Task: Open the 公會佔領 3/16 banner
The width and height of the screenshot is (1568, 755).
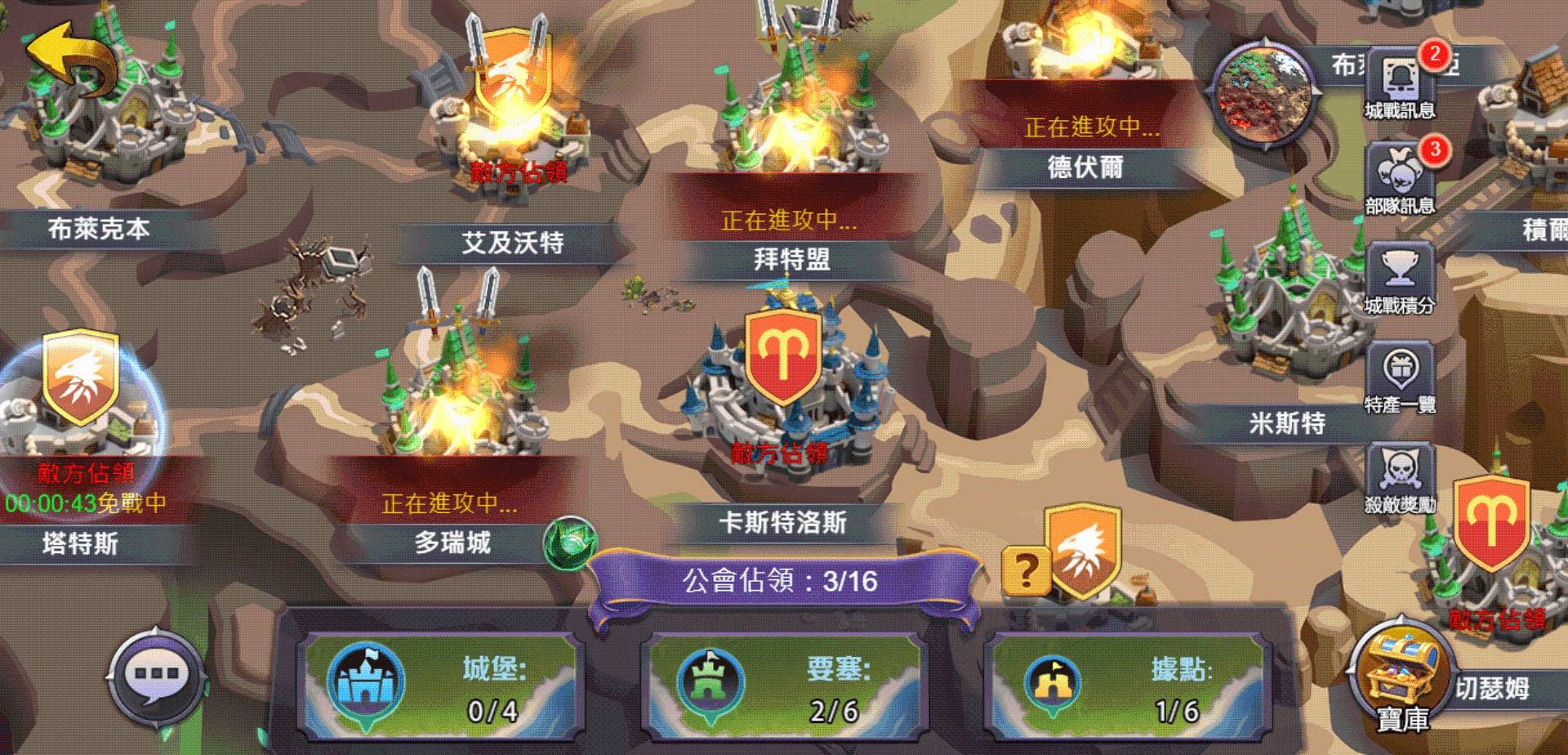Action: [782, 580]
